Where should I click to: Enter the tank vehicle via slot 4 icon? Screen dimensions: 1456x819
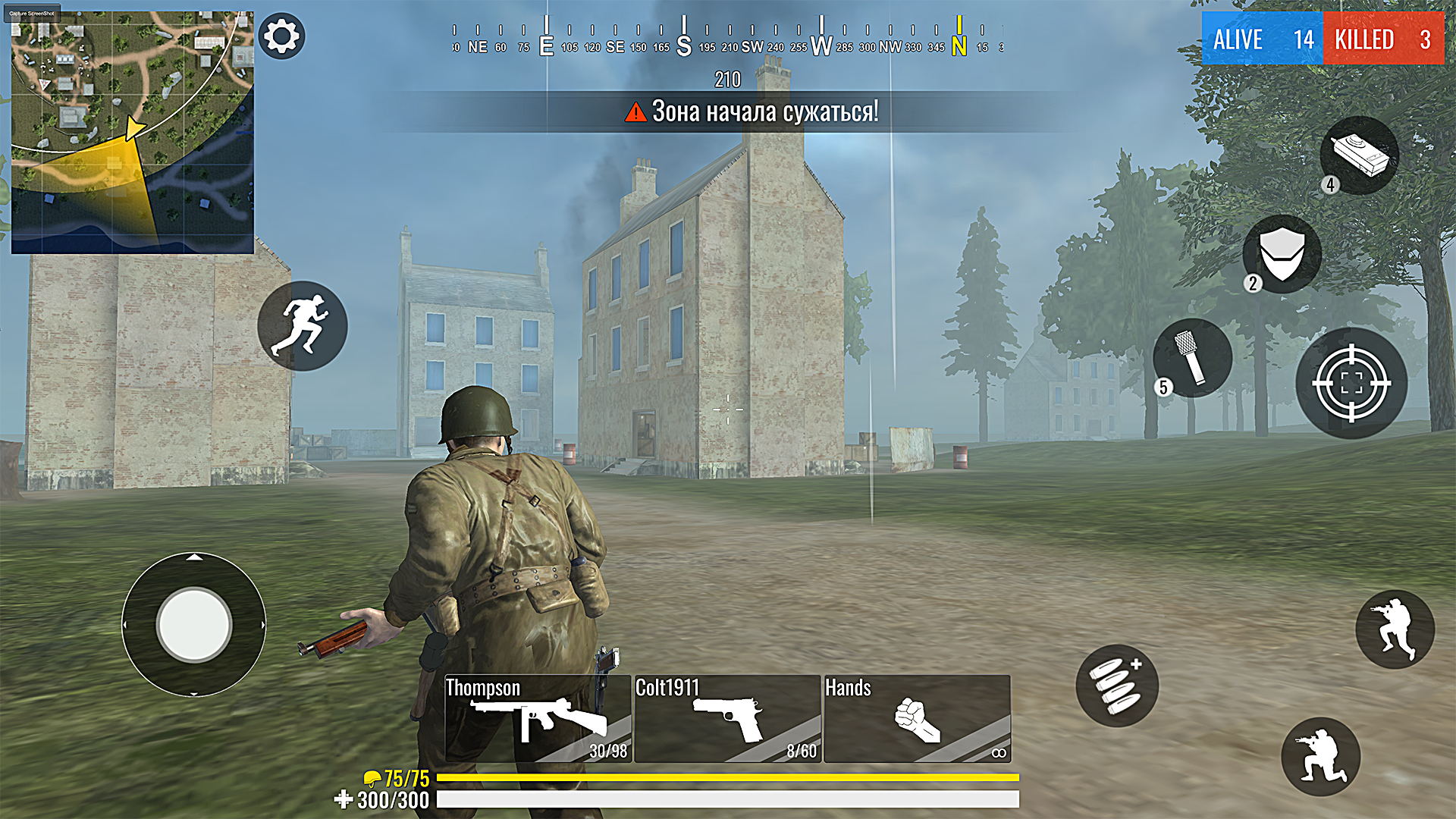coord(1359,155)
